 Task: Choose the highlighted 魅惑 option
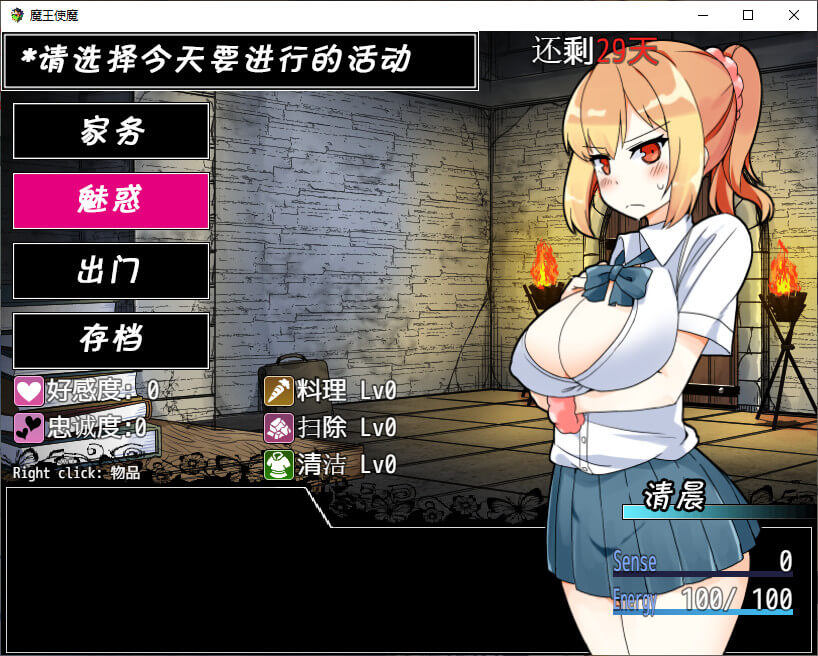point(111,201)
